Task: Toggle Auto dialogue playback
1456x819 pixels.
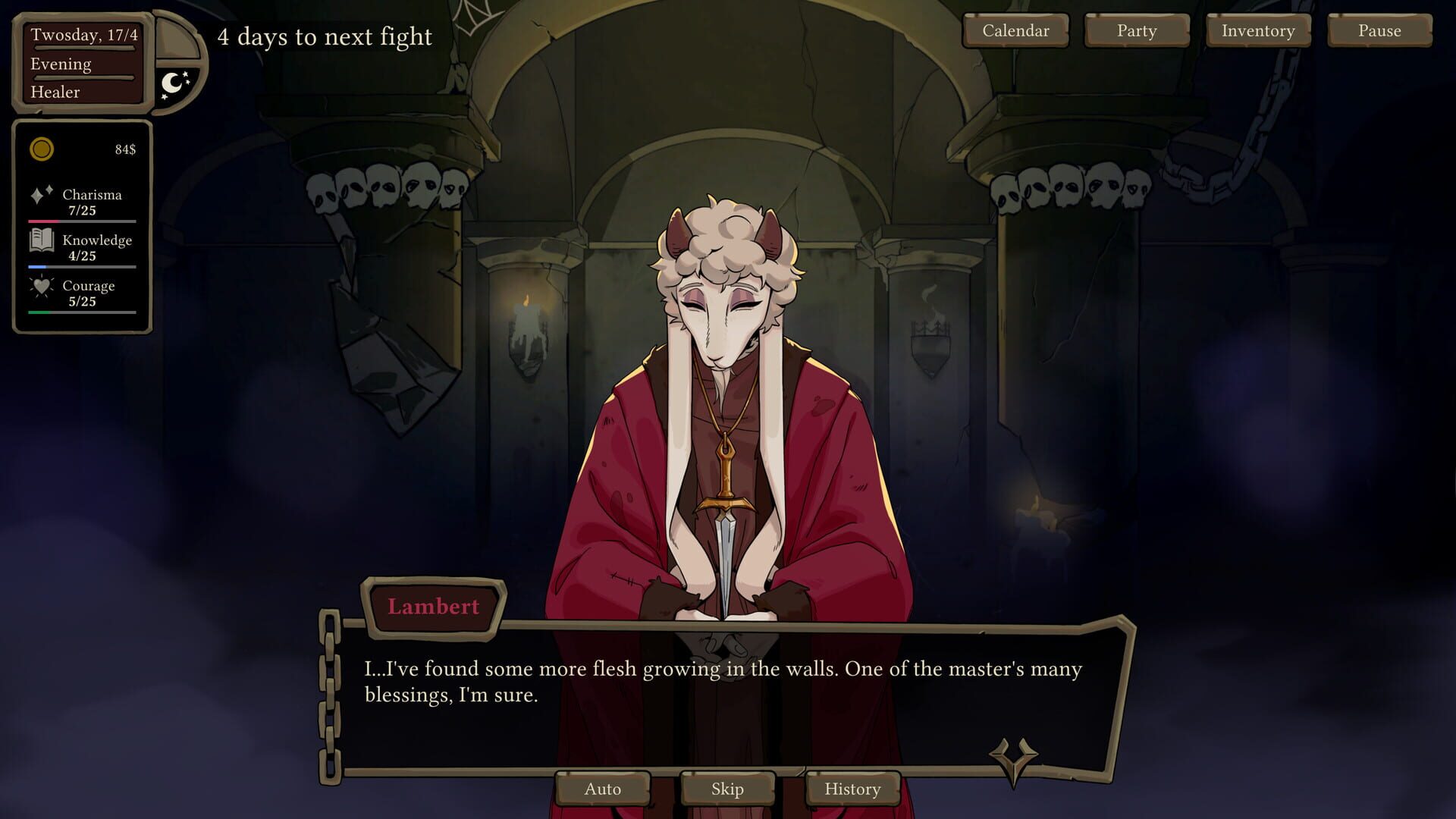Action: click(x=603, y=789)
